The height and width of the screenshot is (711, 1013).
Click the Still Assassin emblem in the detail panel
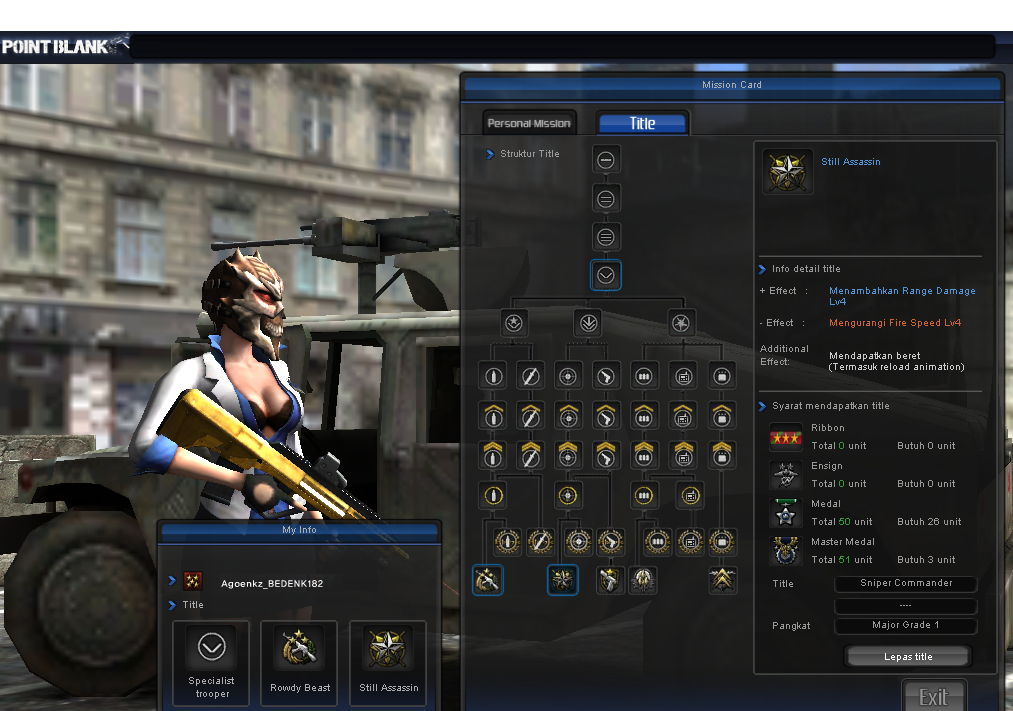[x=788, y=172]
